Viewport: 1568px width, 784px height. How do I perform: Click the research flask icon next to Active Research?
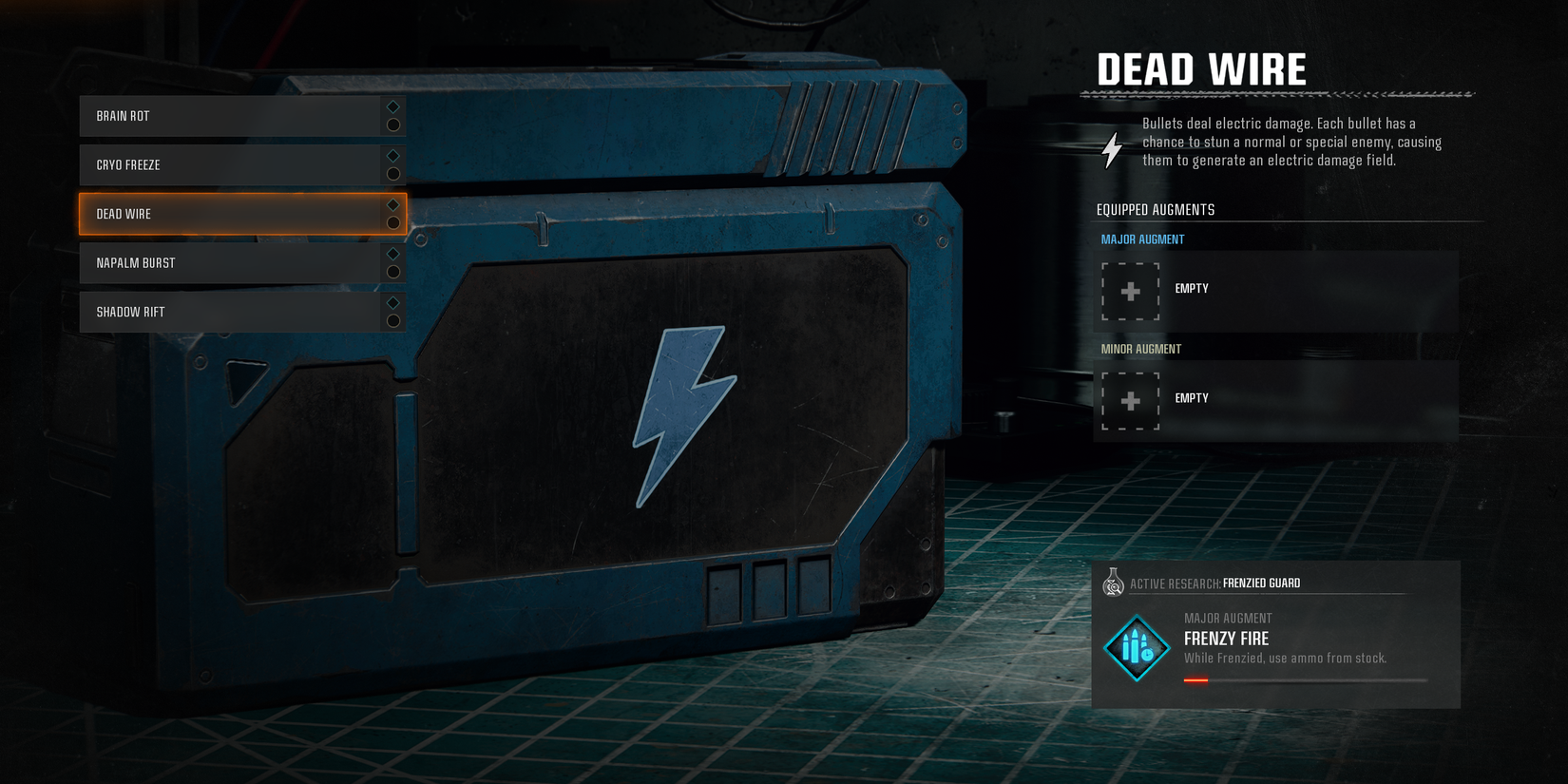[1113, 583]
